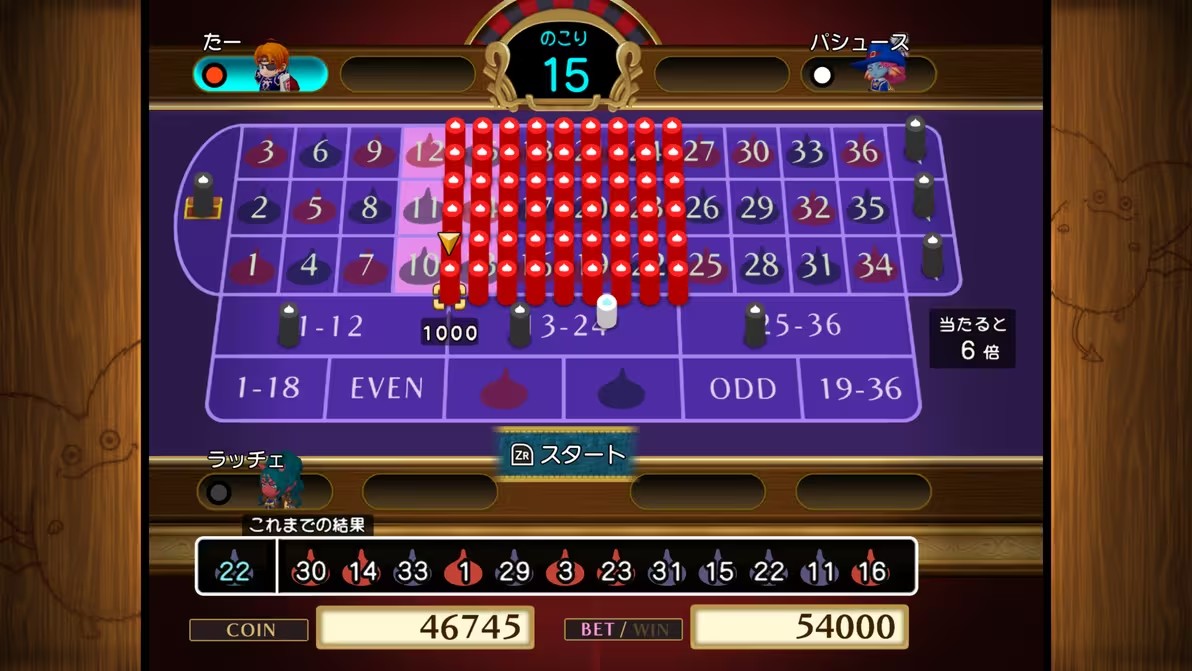The height and width of the screenshot is (671, 1192).
Task: Select number 8 on the table
Action: pos(369,208)
